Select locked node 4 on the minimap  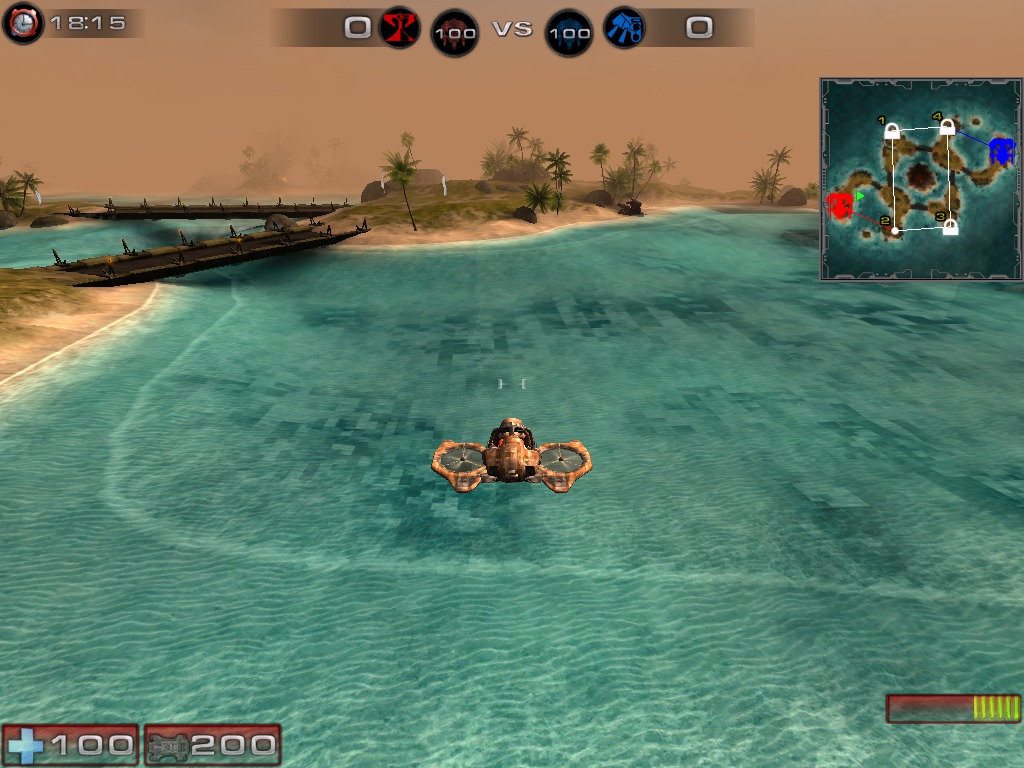coord(947,127)
